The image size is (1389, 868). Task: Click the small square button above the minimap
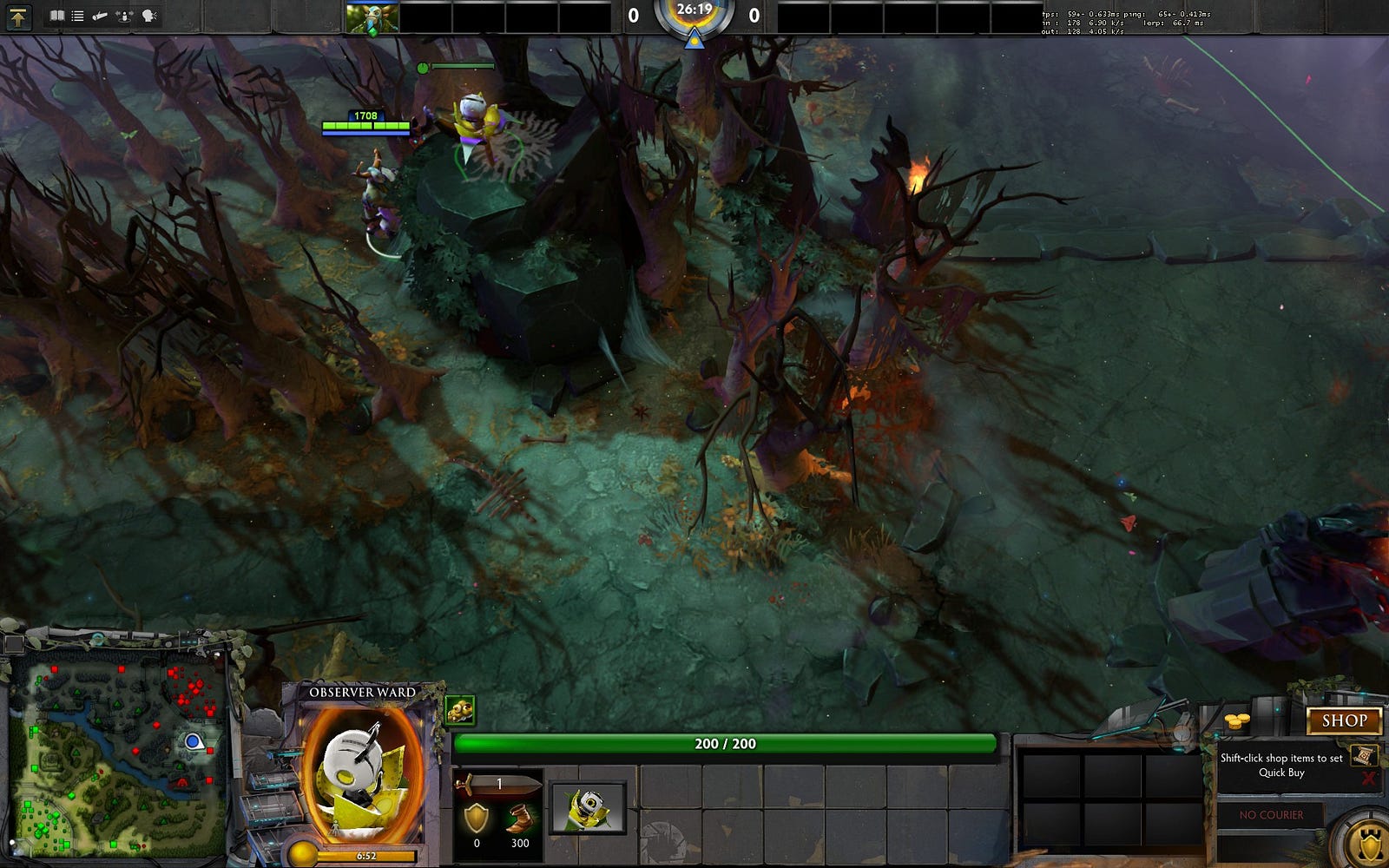point(14,644)
